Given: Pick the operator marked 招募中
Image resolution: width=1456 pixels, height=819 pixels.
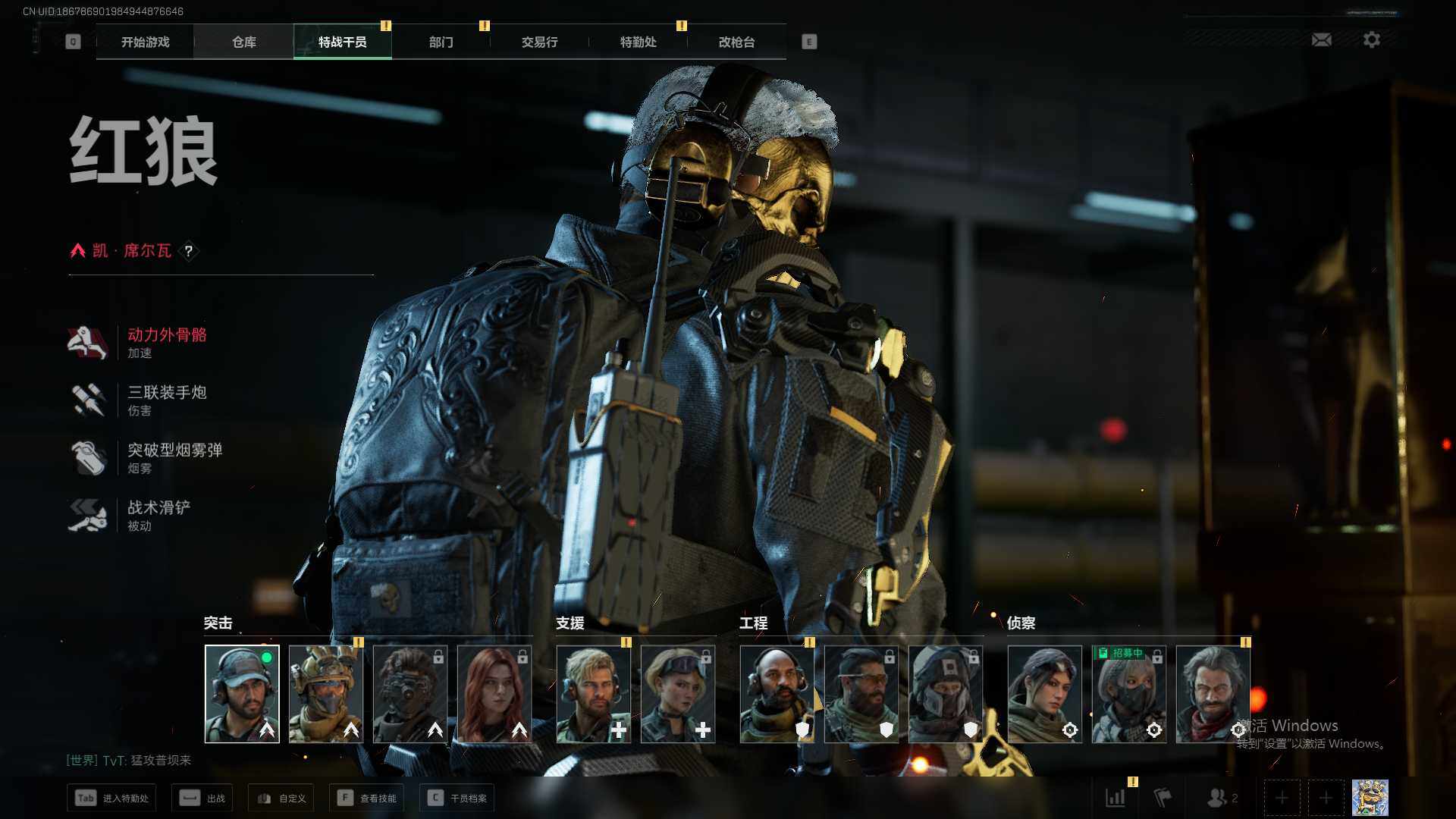Looking at the screenshot, I should click(x=1128, y=694).
